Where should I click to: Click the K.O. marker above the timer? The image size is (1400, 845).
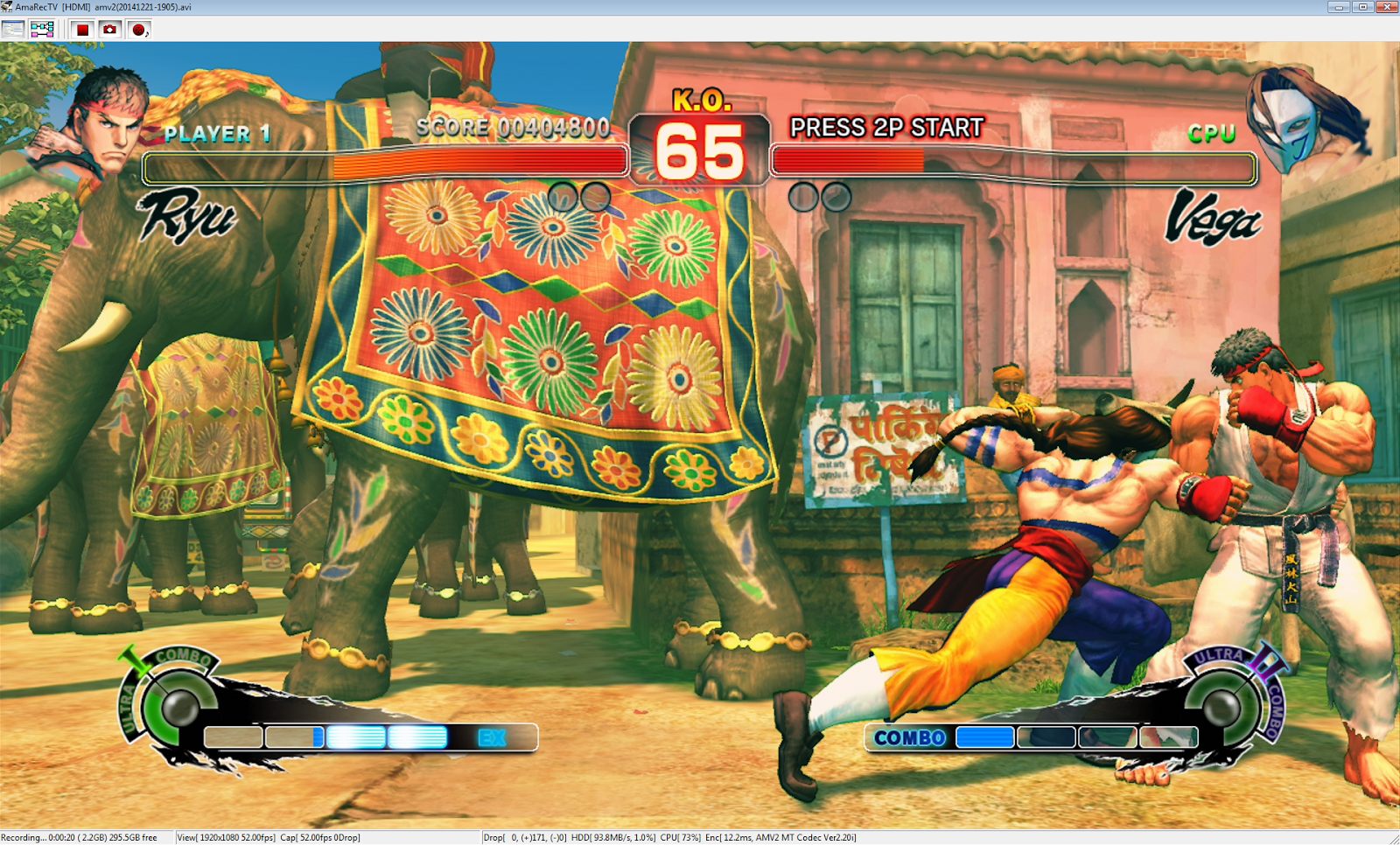(703, 101)
